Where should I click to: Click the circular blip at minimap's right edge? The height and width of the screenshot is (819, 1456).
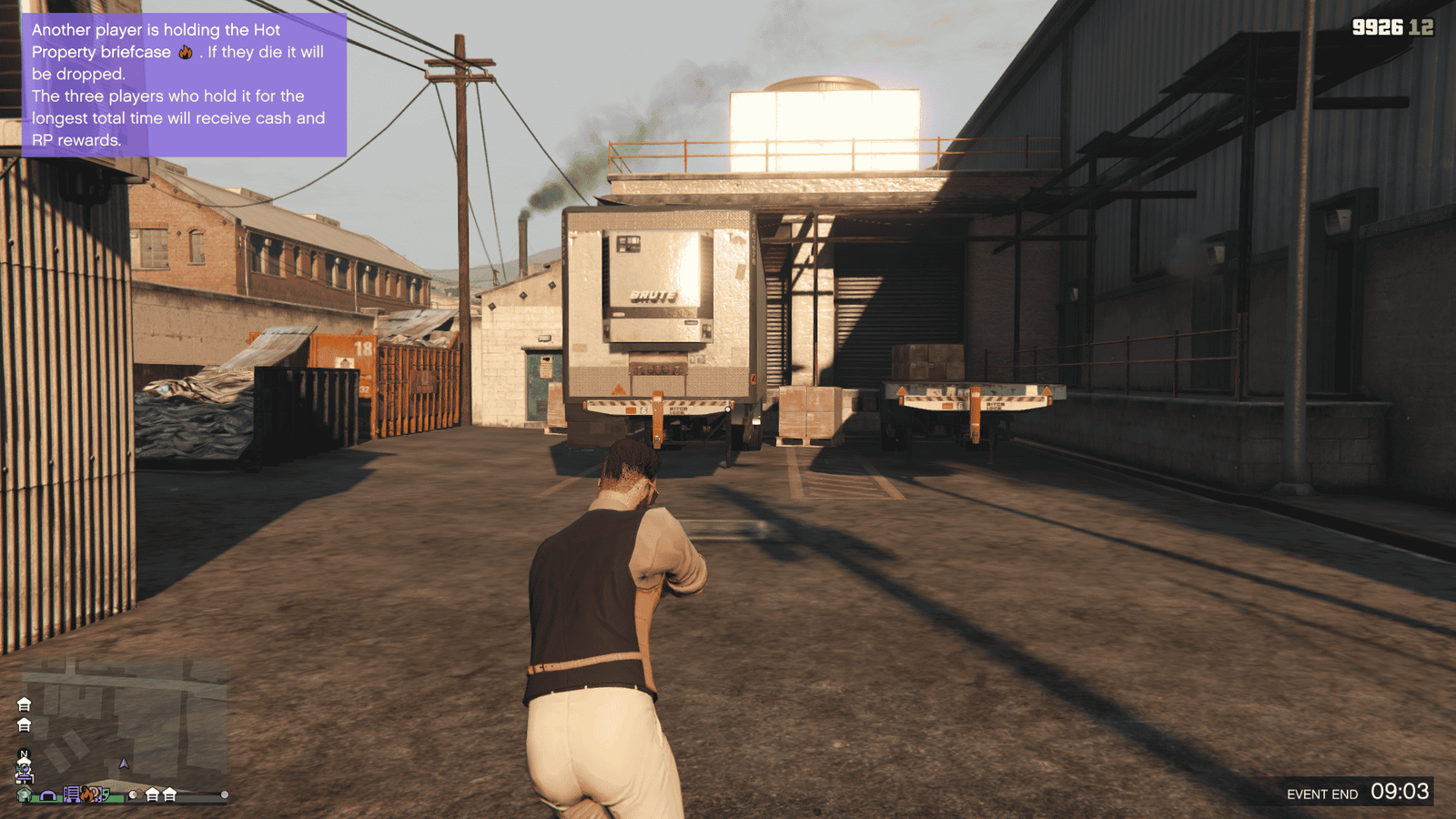pos(224,795)
